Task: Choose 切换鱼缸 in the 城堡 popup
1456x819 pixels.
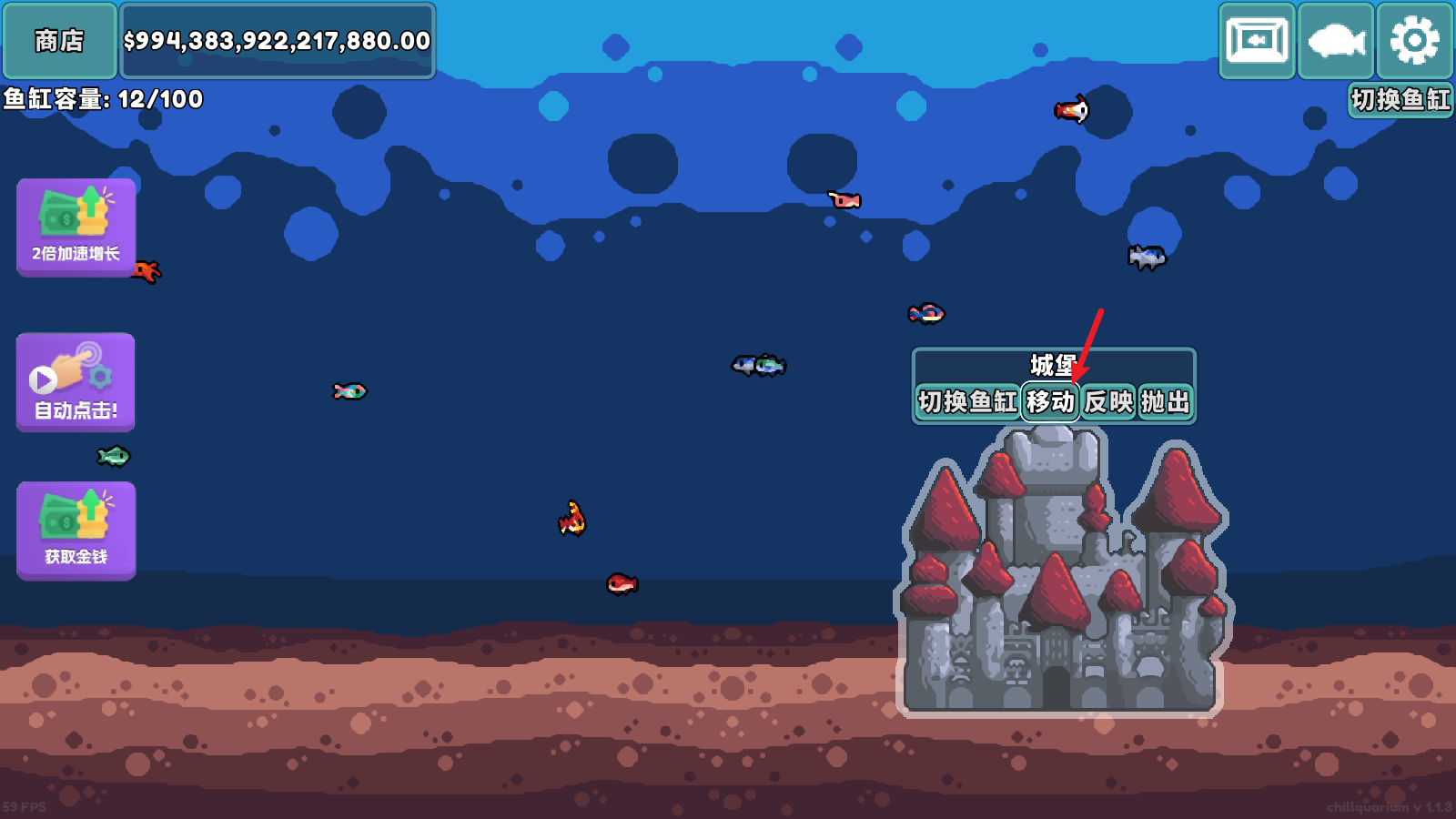Action: tap(966, 401)
